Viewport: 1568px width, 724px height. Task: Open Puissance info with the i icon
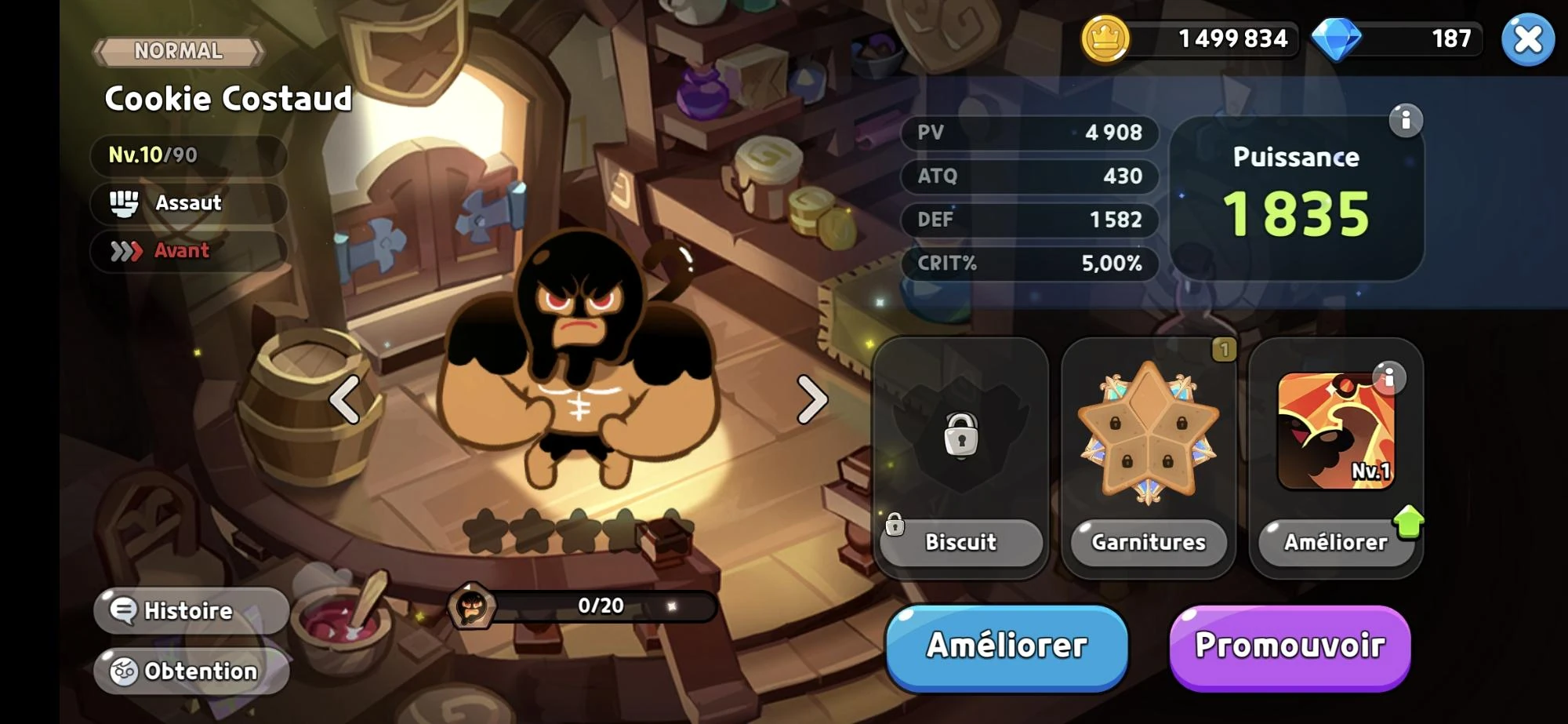[x=1407, y=119]
